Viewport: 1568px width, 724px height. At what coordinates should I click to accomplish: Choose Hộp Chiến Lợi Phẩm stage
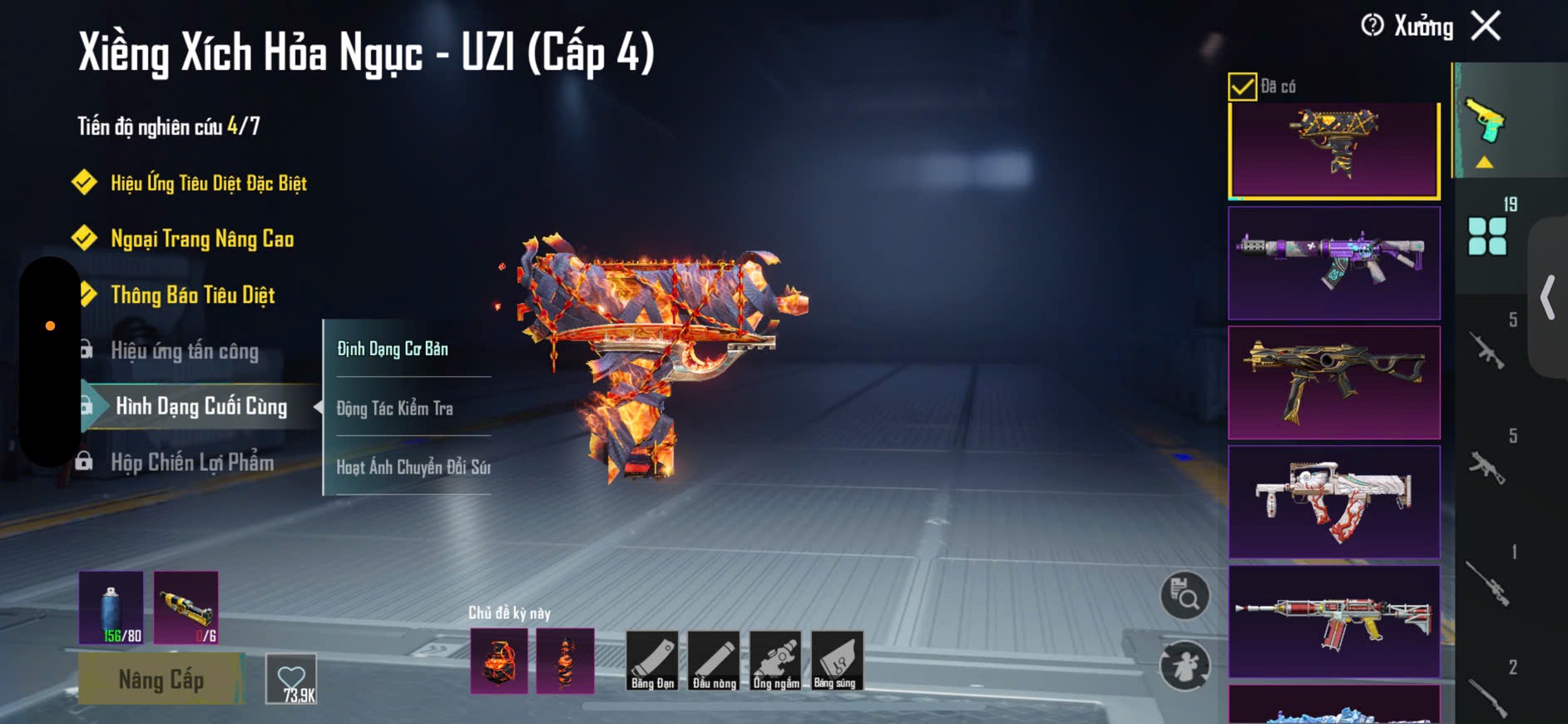191,462
